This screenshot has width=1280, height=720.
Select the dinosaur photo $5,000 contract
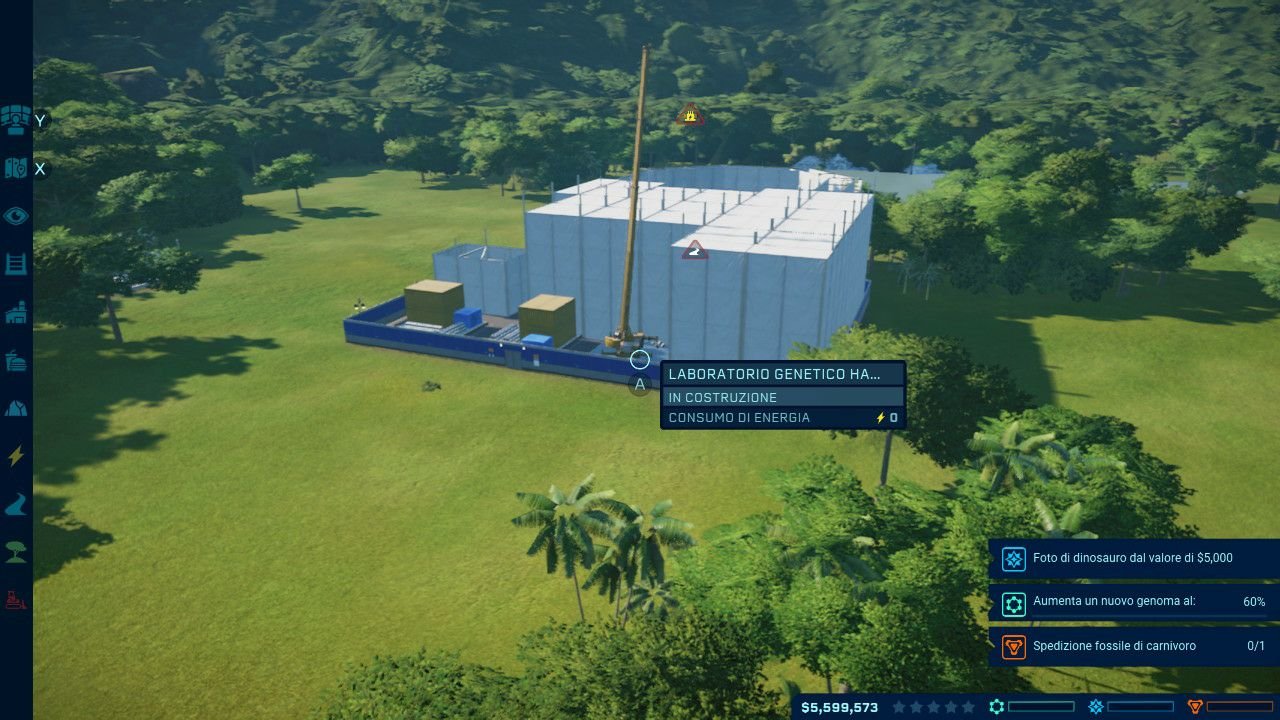coord(1134,559)
